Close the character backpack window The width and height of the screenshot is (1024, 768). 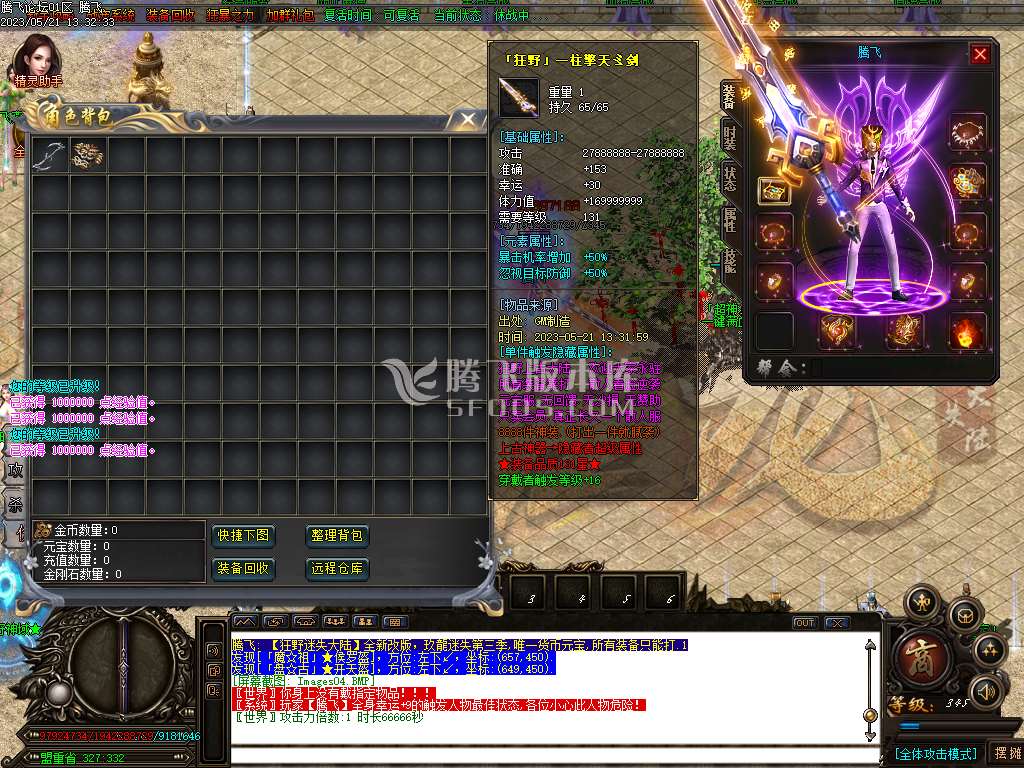(467, 120)
